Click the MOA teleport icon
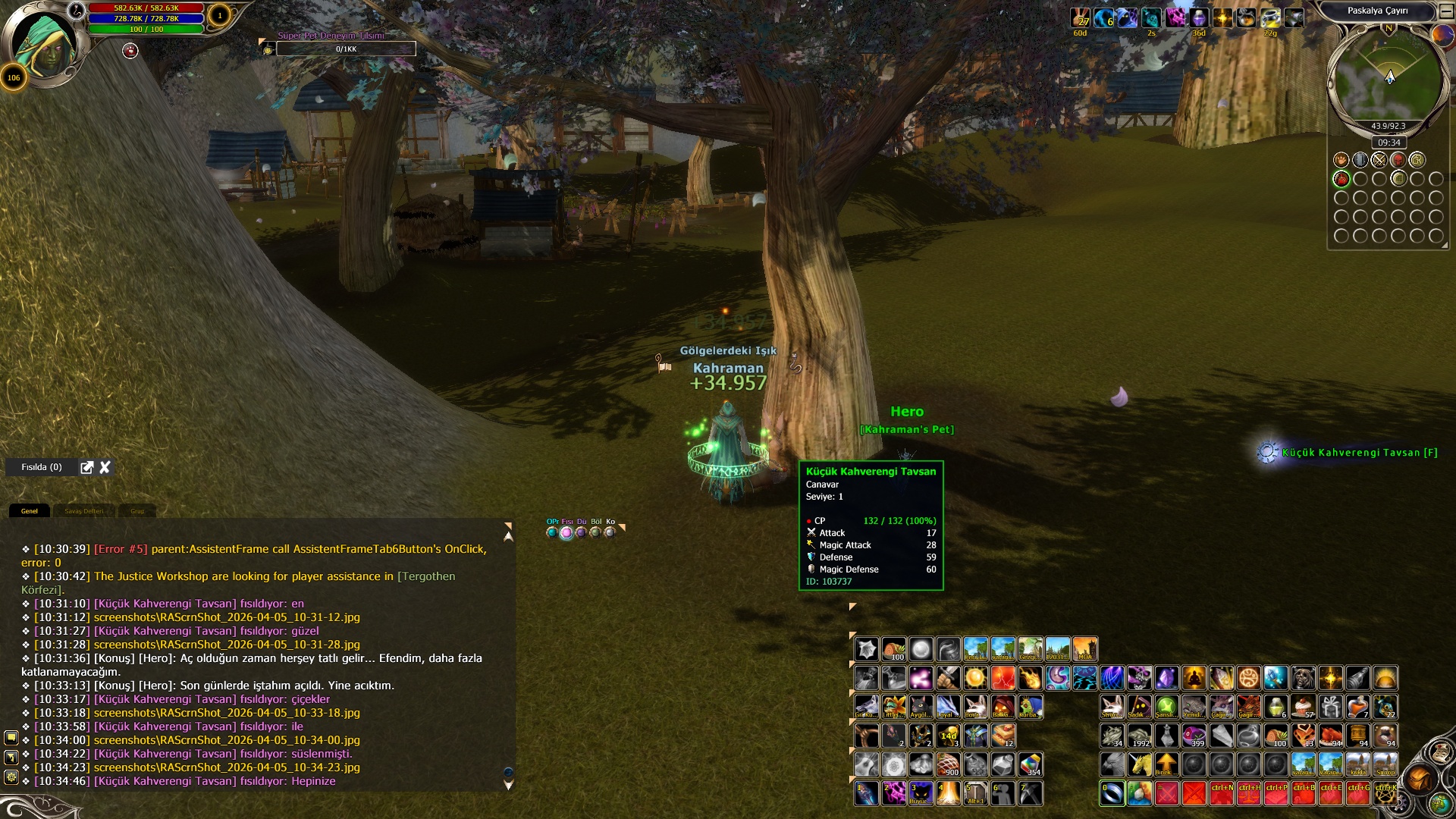This screenshot has height=819, width=1456. pos(1084,649)
